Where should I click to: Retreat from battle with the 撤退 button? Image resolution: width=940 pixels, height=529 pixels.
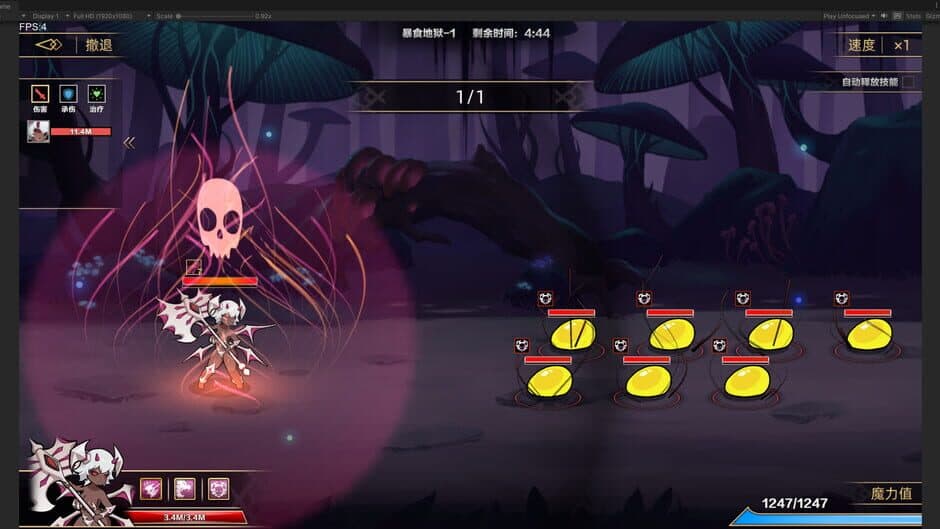98,45
